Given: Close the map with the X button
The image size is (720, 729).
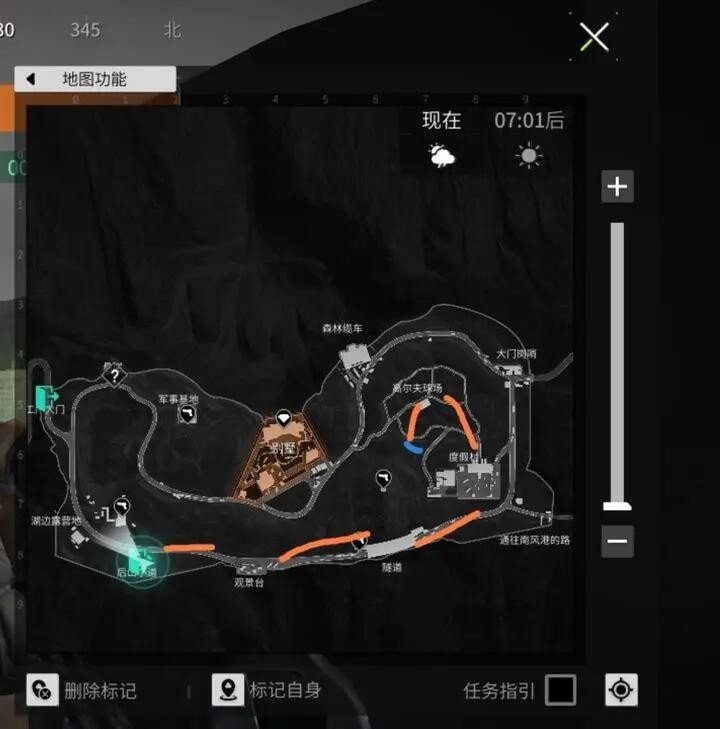Looking at the screenshot, I should 594,38.
